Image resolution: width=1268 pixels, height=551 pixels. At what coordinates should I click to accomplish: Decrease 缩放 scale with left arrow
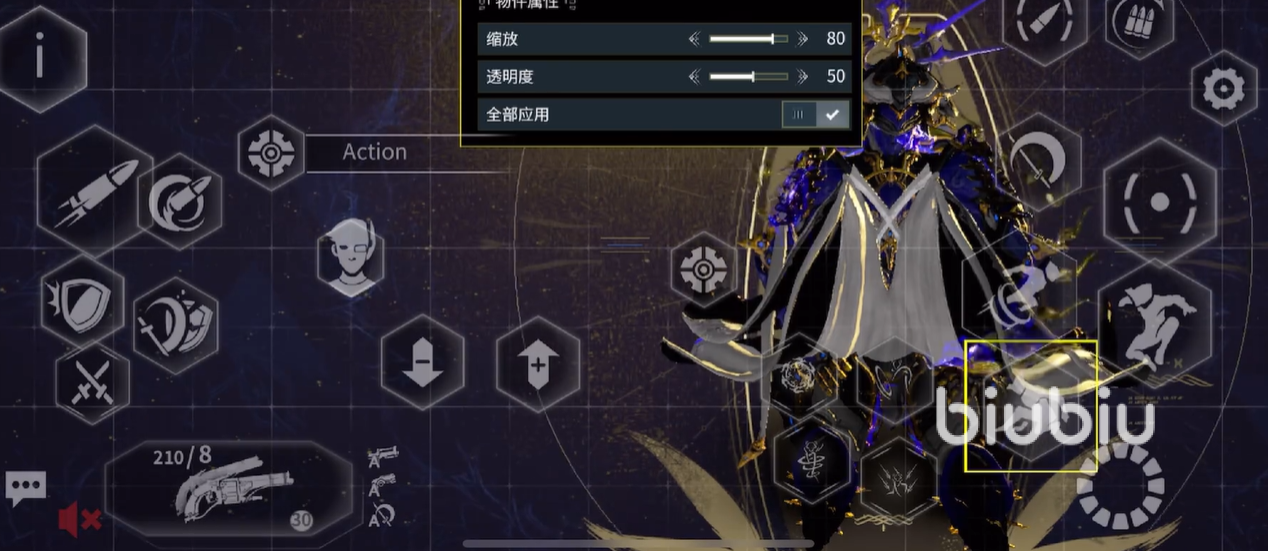(695, 39)
